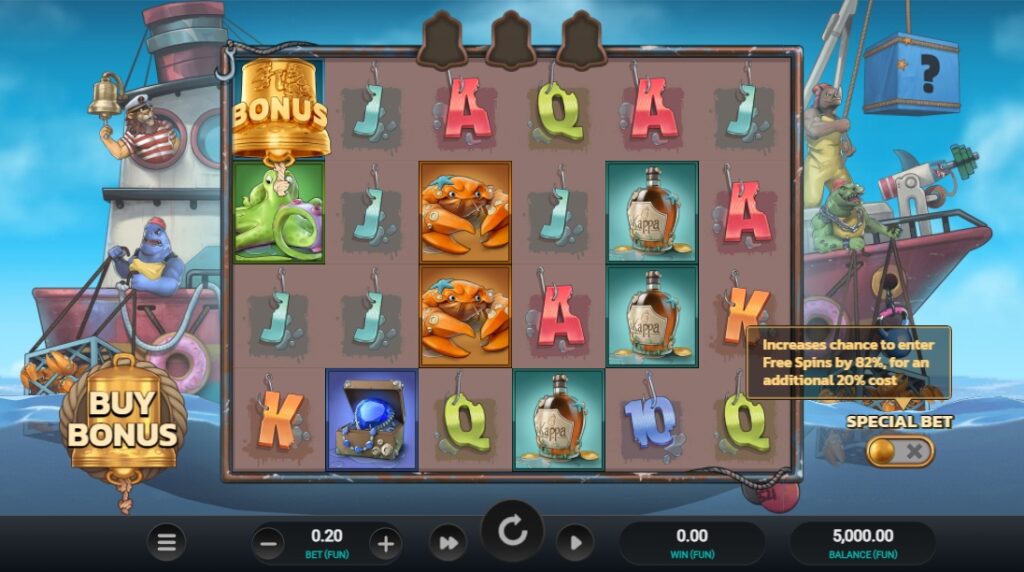Open the hamburger menu

point(166,542)
